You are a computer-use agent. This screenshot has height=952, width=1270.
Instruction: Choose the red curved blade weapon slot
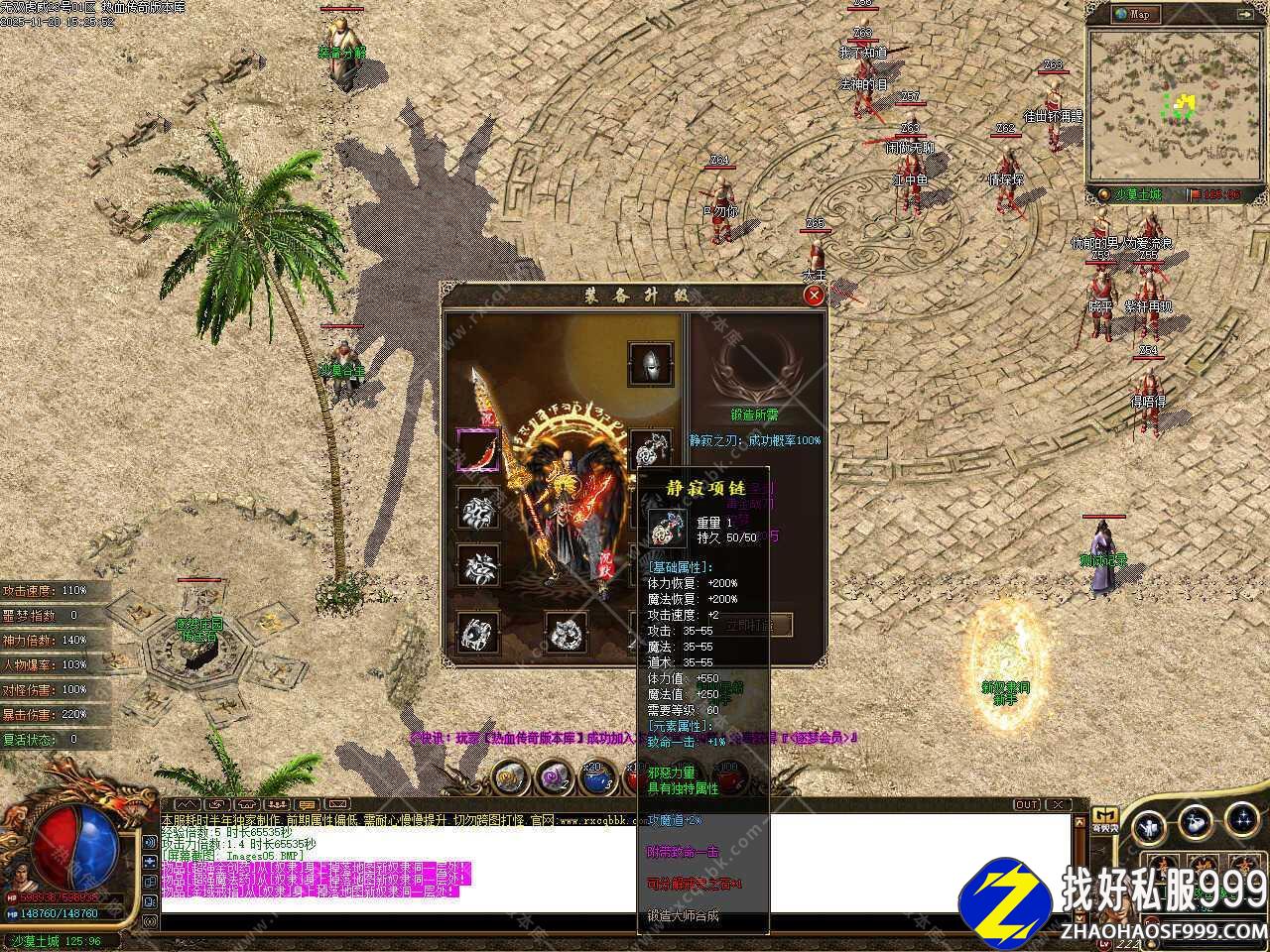[477, 449]
